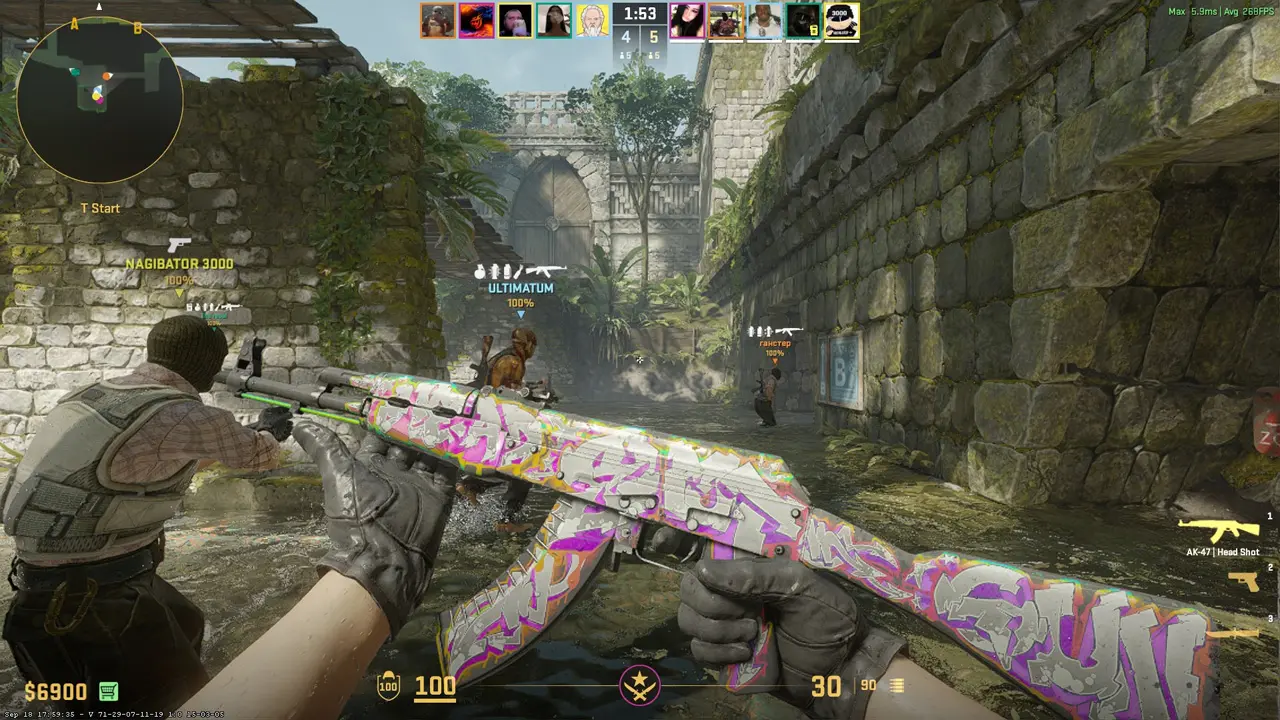Click the circular radar minimap
This screenshot has height=720, width=1280.
[x=99, y=100]
